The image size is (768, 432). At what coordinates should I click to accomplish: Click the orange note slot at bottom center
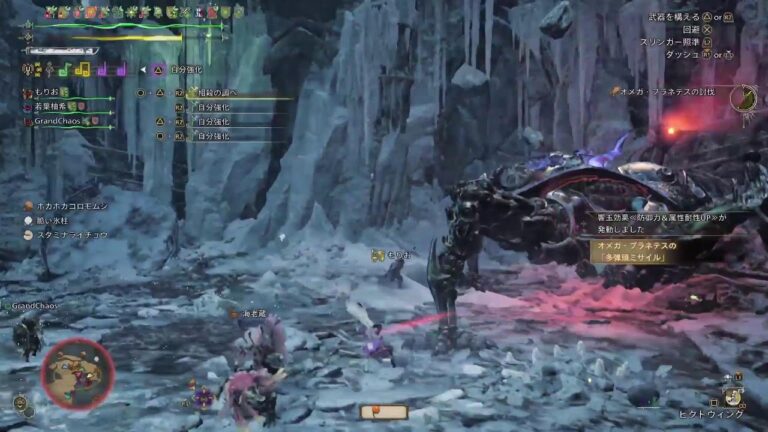click(x=384, y=412)
